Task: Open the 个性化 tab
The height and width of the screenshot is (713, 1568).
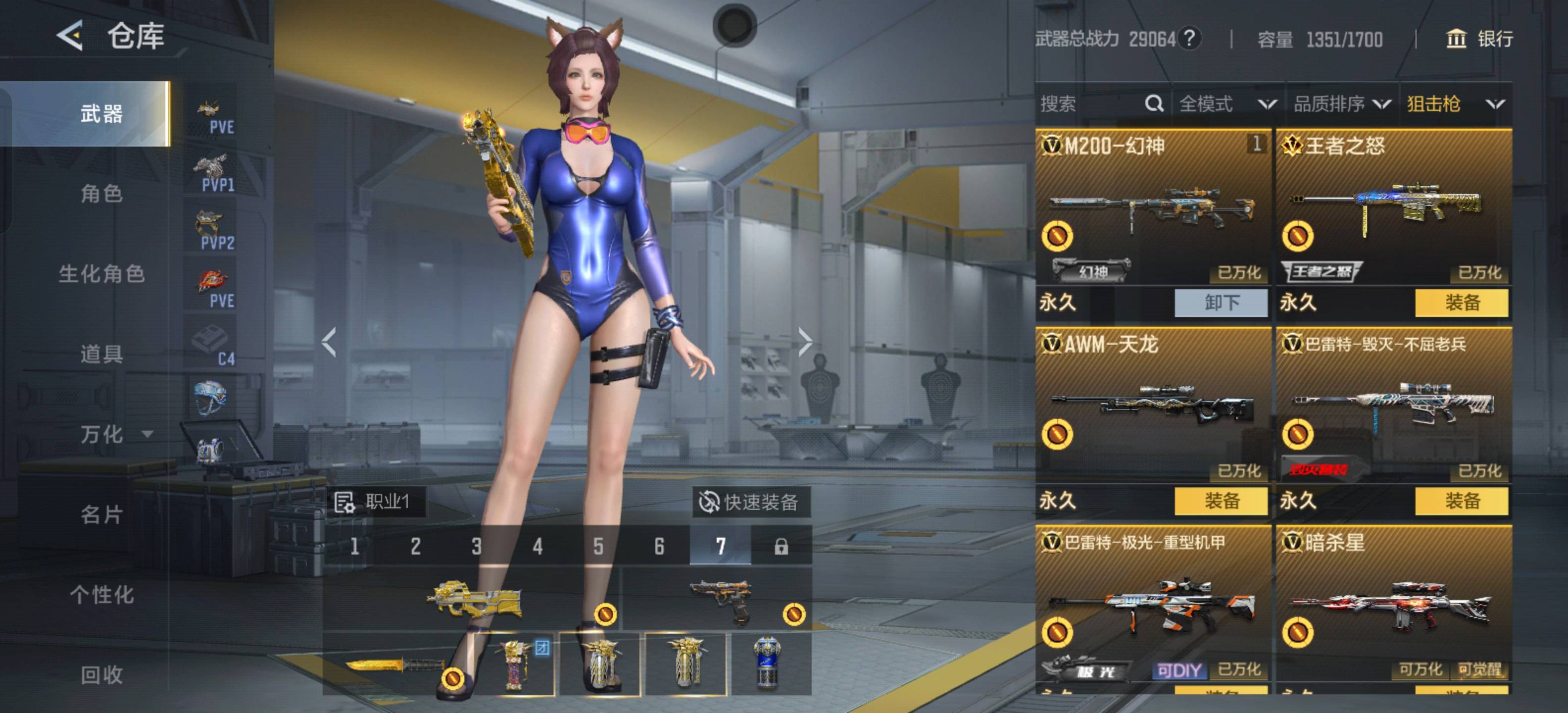Action: click(101, 595)
